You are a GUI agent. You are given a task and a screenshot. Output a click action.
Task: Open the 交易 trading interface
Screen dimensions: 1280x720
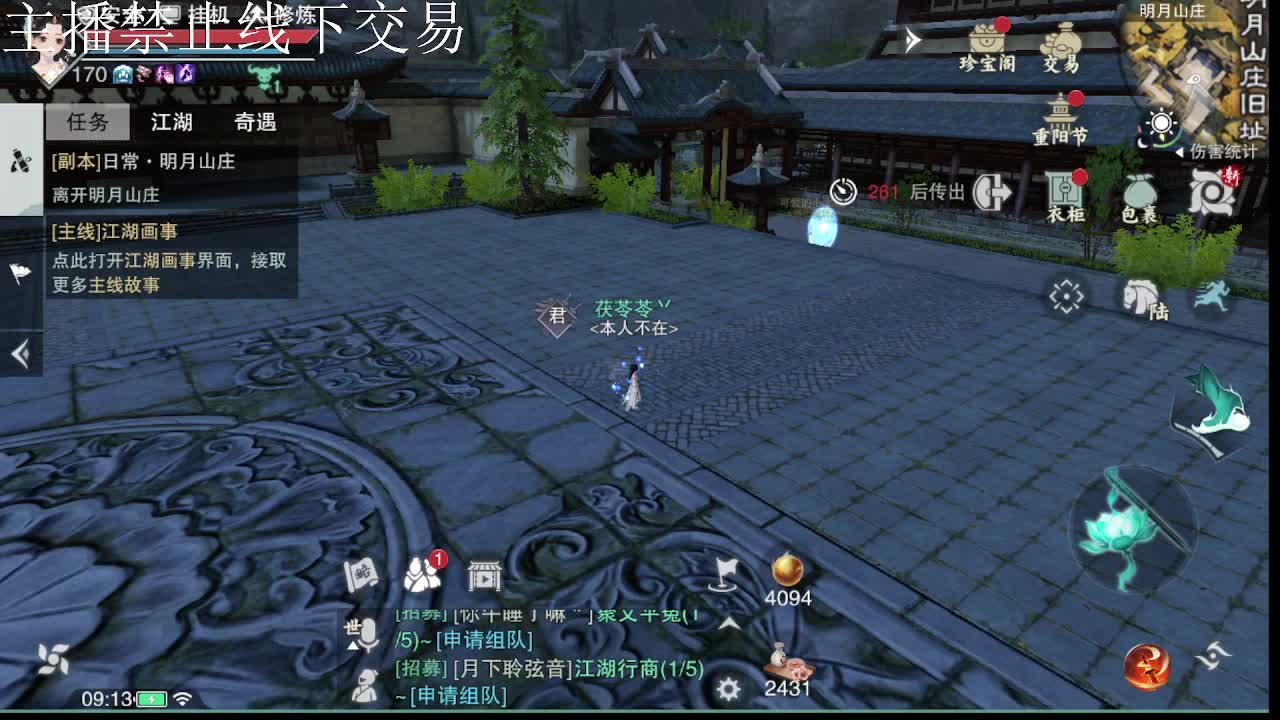point(1060,45)
